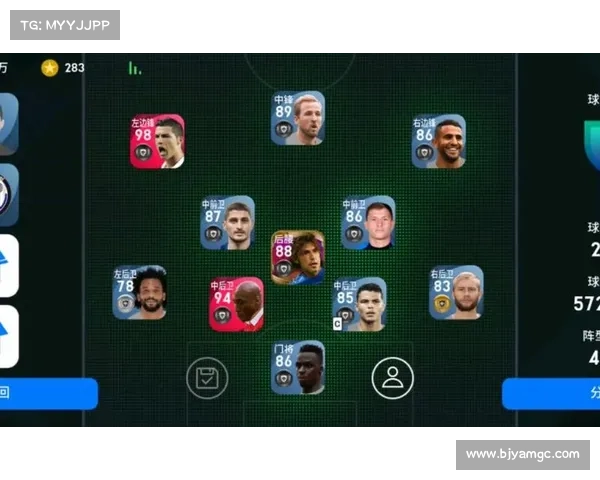This screenshot has width=600, height=480.
Task: Pick the 87-rated central midfielder card
Action: (227, 222)
